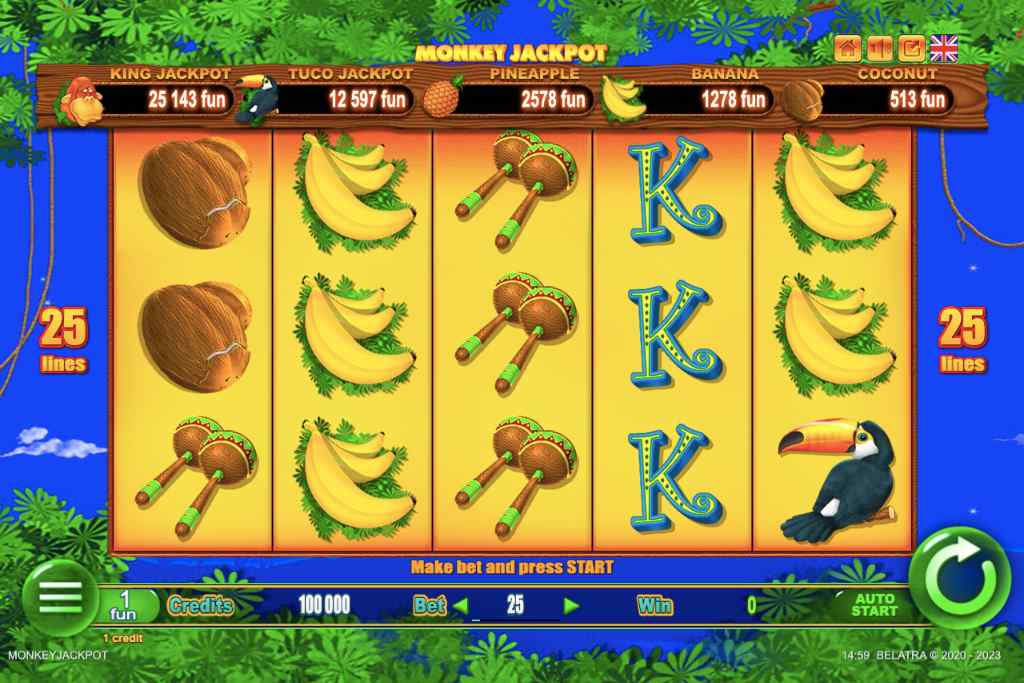
Task: Increase the bet with the right arrow
Action: click(x=571, y=605)
